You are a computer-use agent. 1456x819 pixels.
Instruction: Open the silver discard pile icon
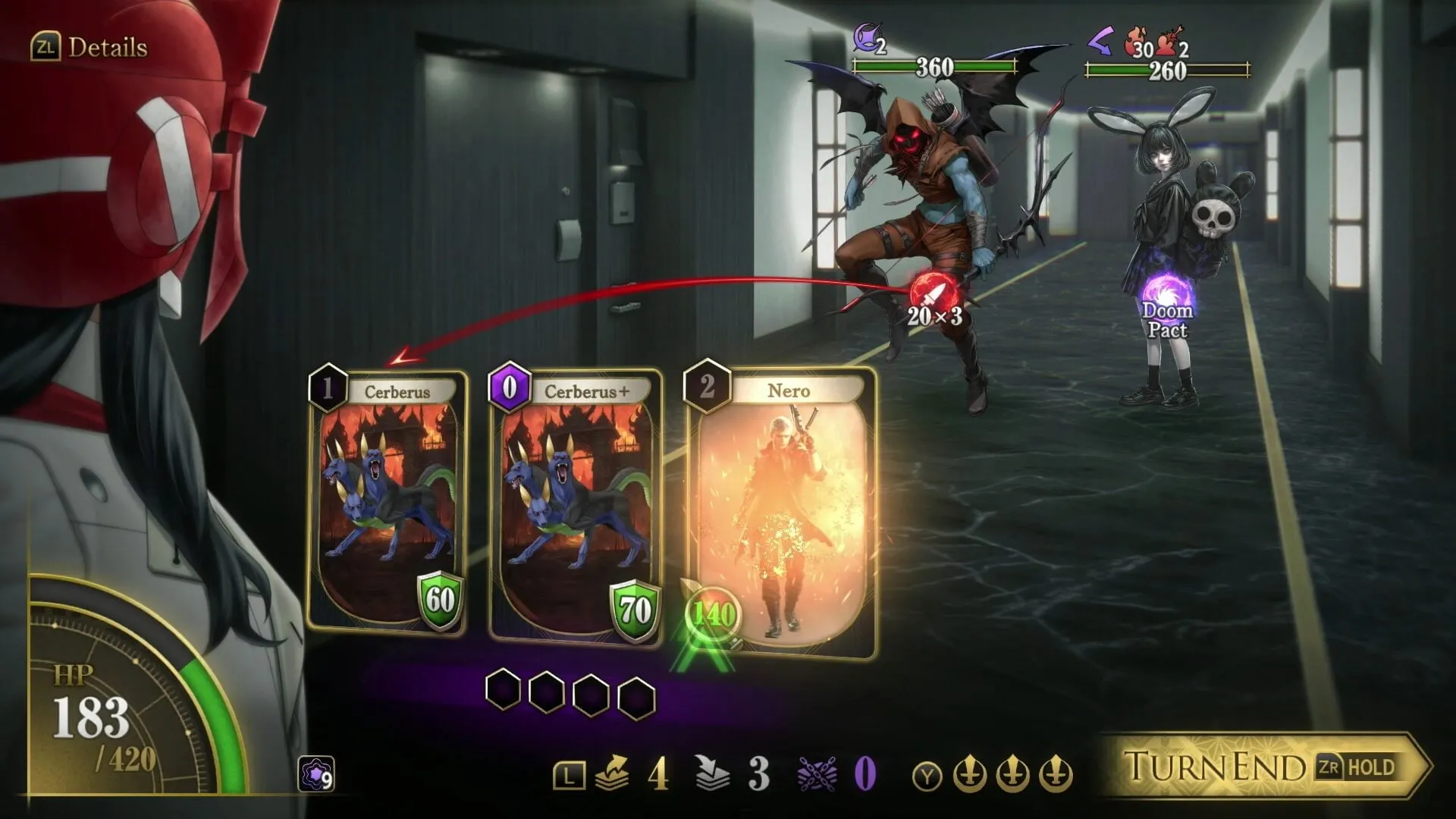coord(712,774)
